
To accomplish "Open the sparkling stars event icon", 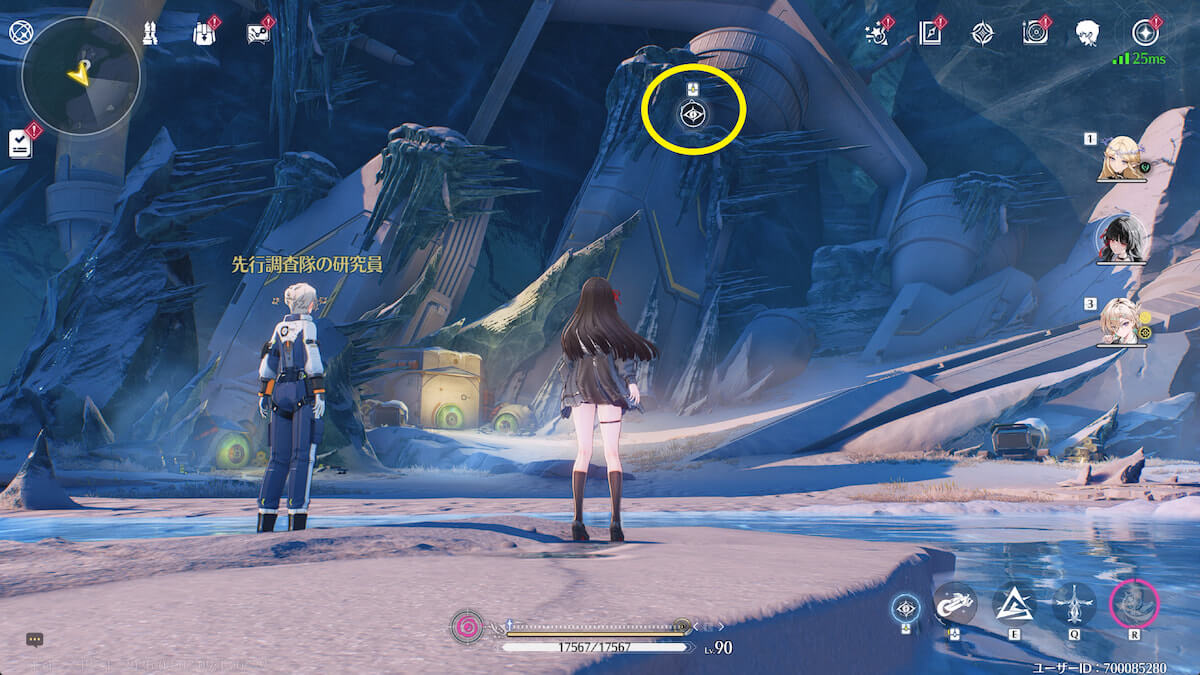I will click(875, 33).
